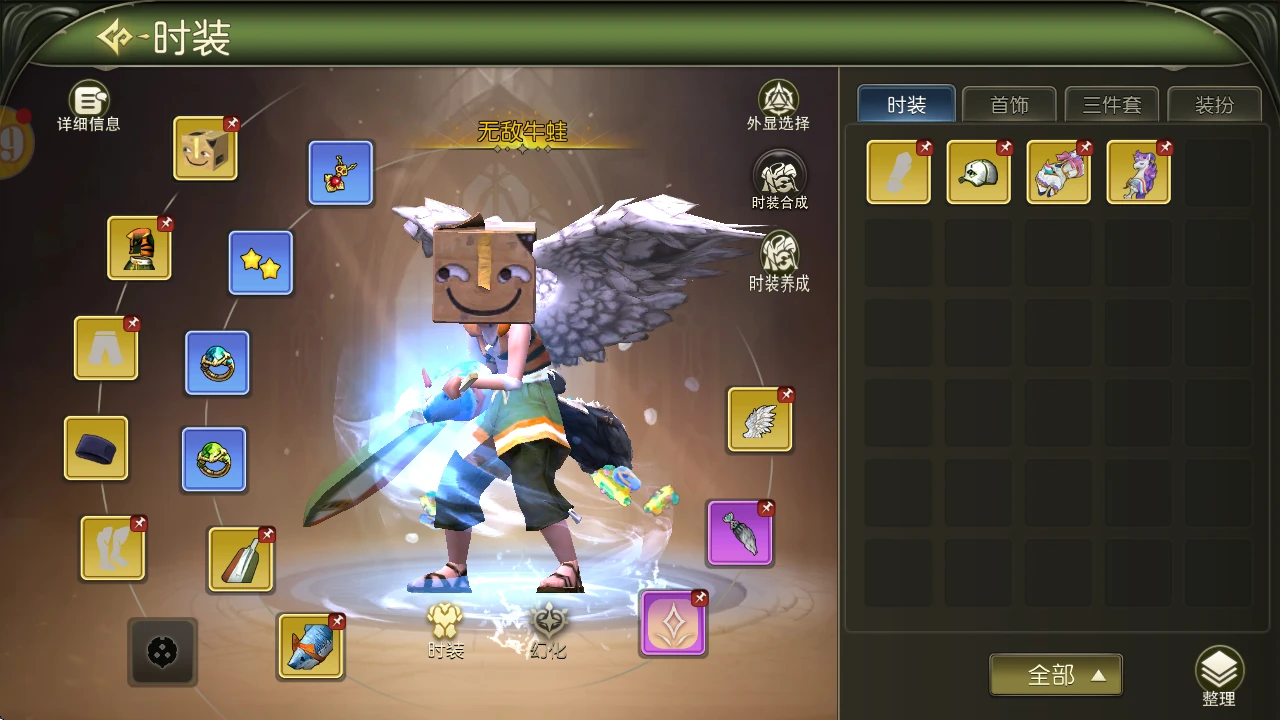Screen dimensions: 1280x720
Task: Select the dark blue belt slot
Action: click(96, 448)
